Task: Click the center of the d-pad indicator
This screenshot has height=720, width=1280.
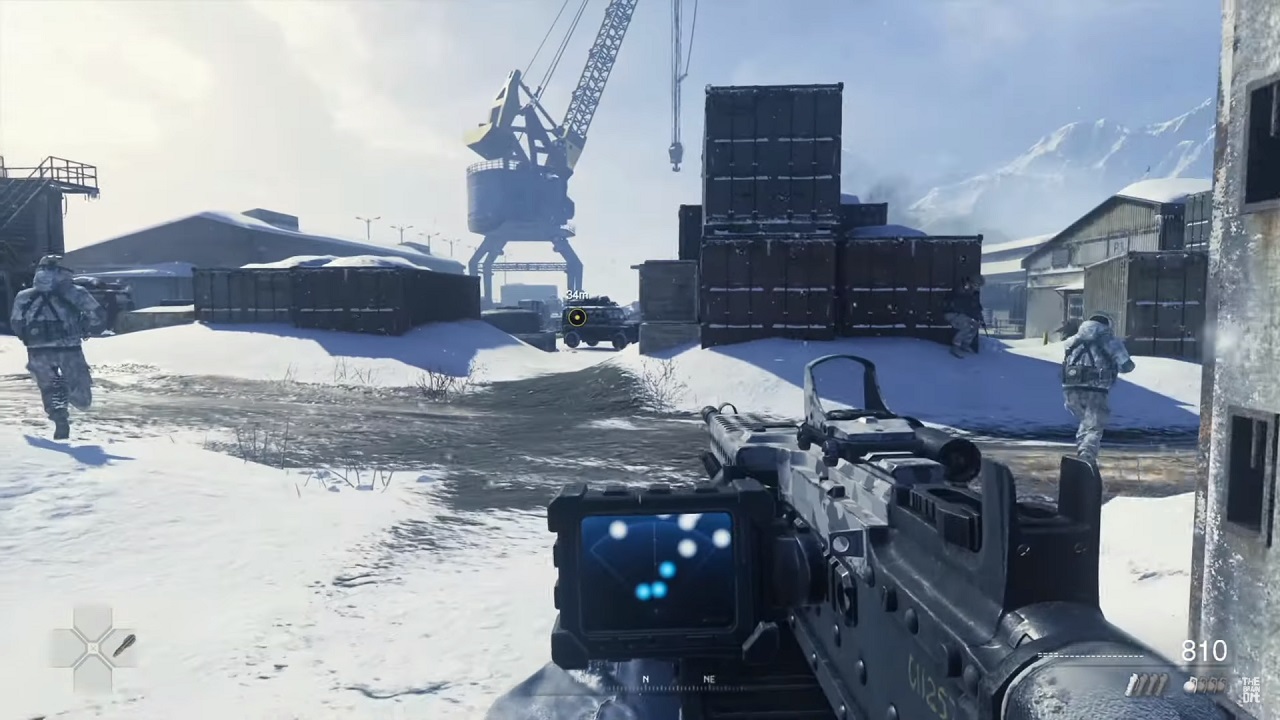Action: [93, 648]
